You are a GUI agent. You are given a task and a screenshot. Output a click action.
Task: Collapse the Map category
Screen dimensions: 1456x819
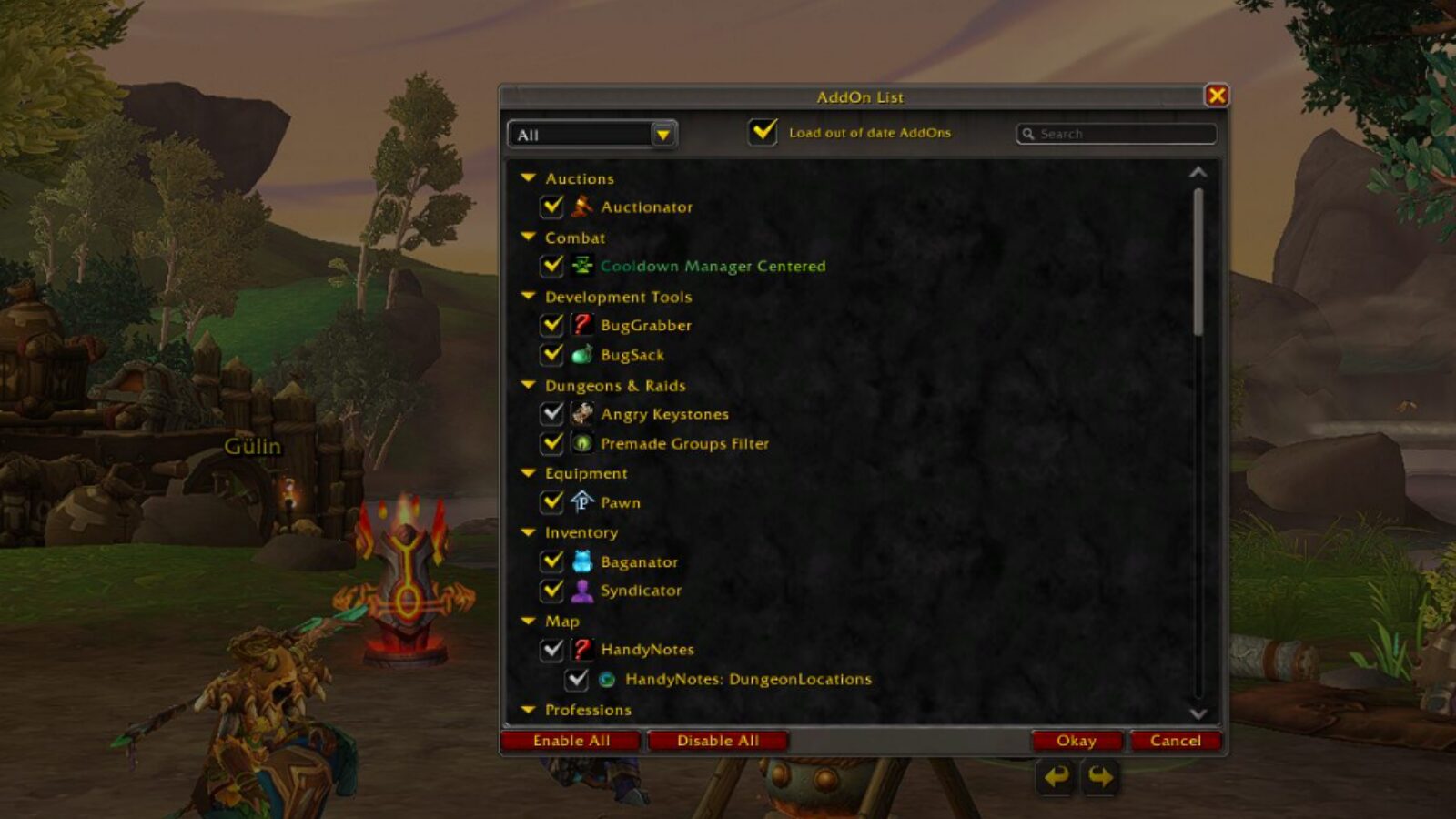pyautogui.click(x=529, y=621)
